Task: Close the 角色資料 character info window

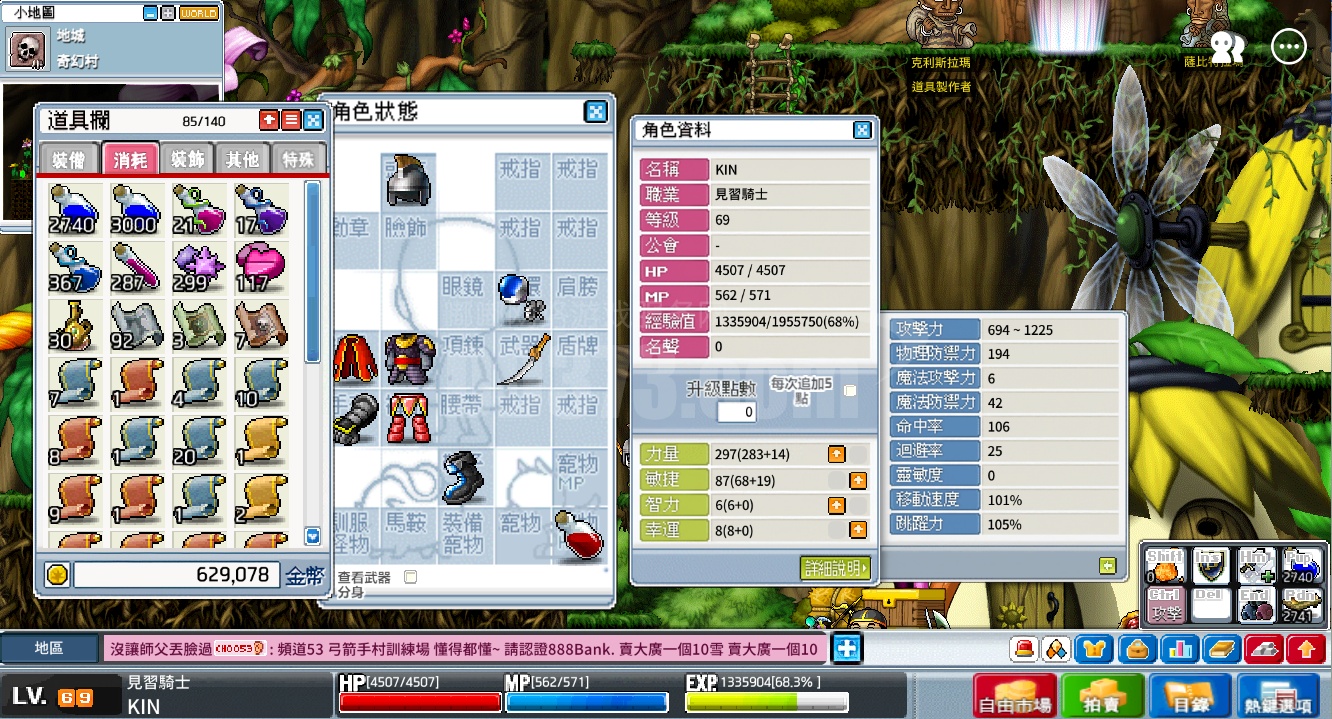Action: [x=862, y=130]
